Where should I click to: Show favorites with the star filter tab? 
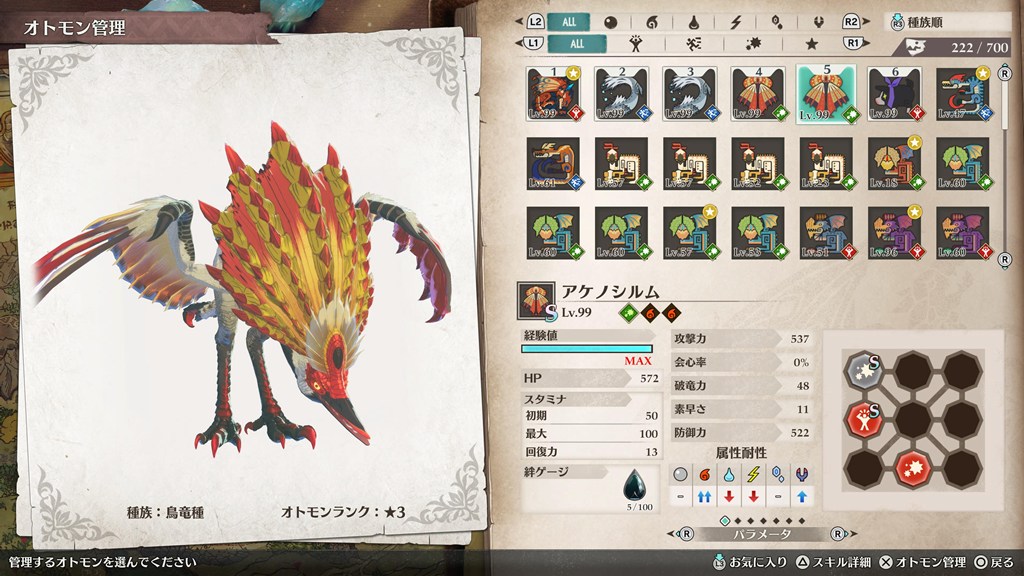811,43
